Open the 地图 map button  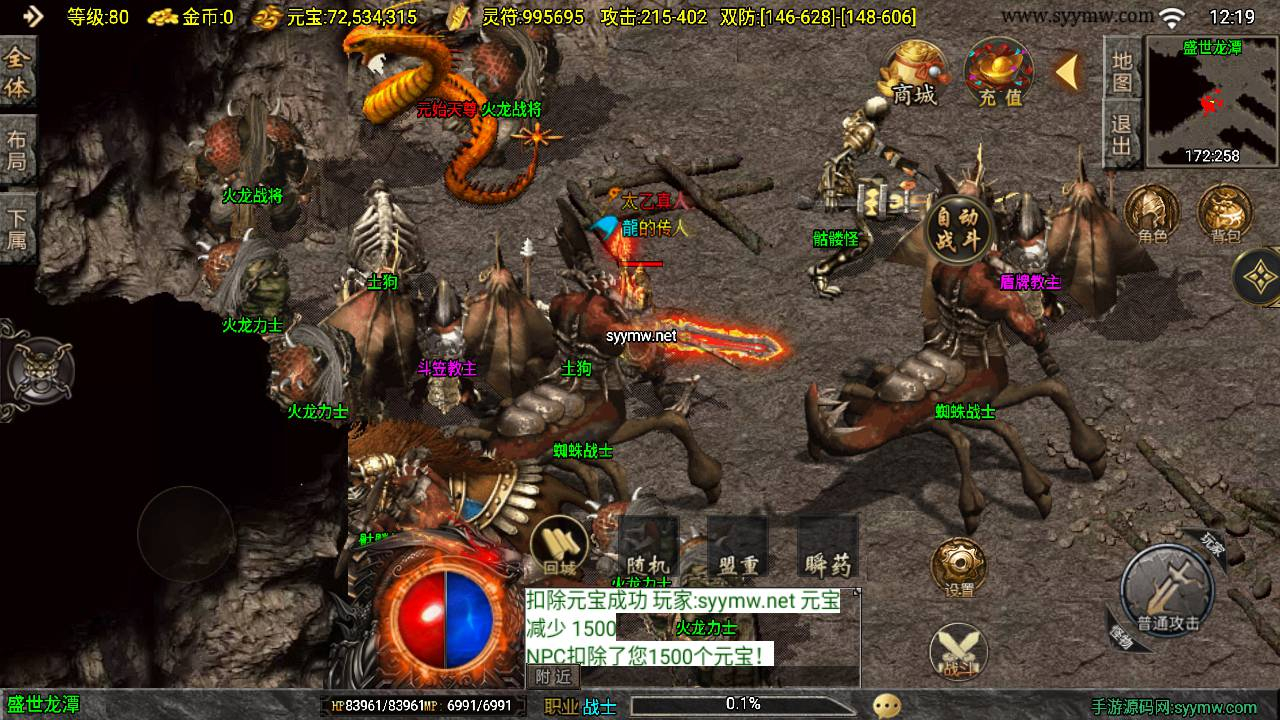point(1122,69)
